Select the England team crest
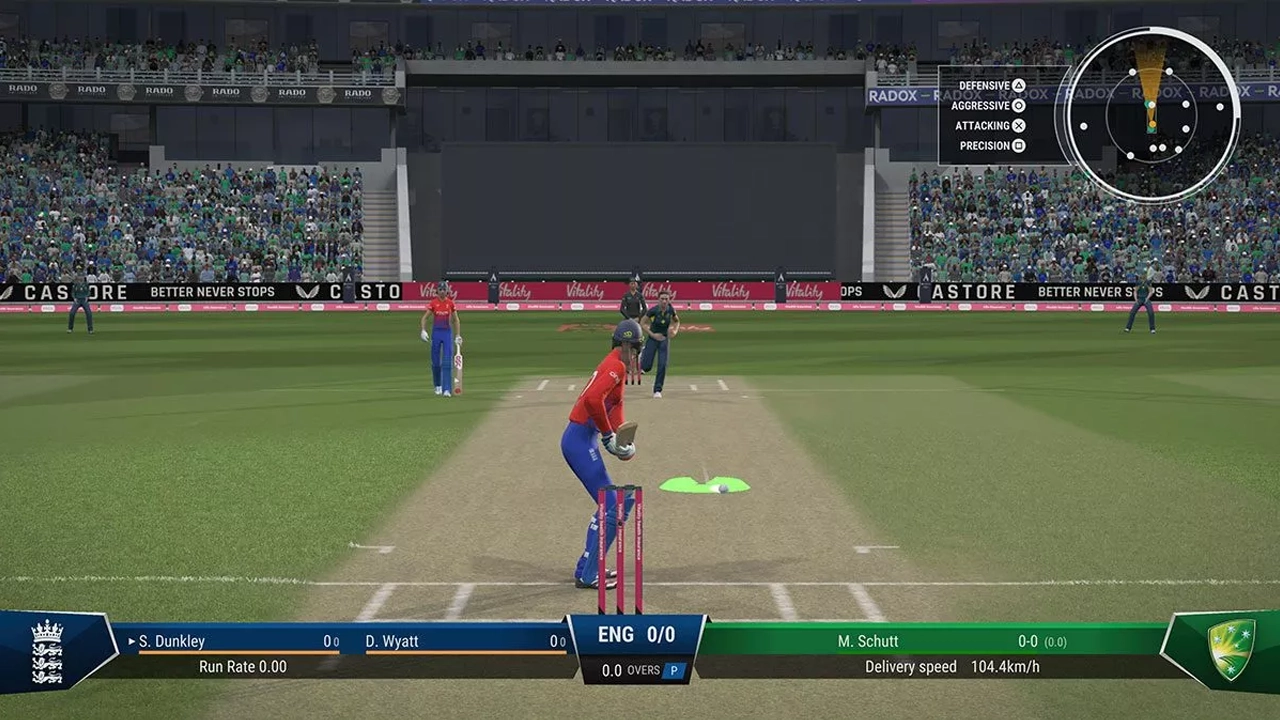This screenshot has height=720, width=1280. click(47, 651)
